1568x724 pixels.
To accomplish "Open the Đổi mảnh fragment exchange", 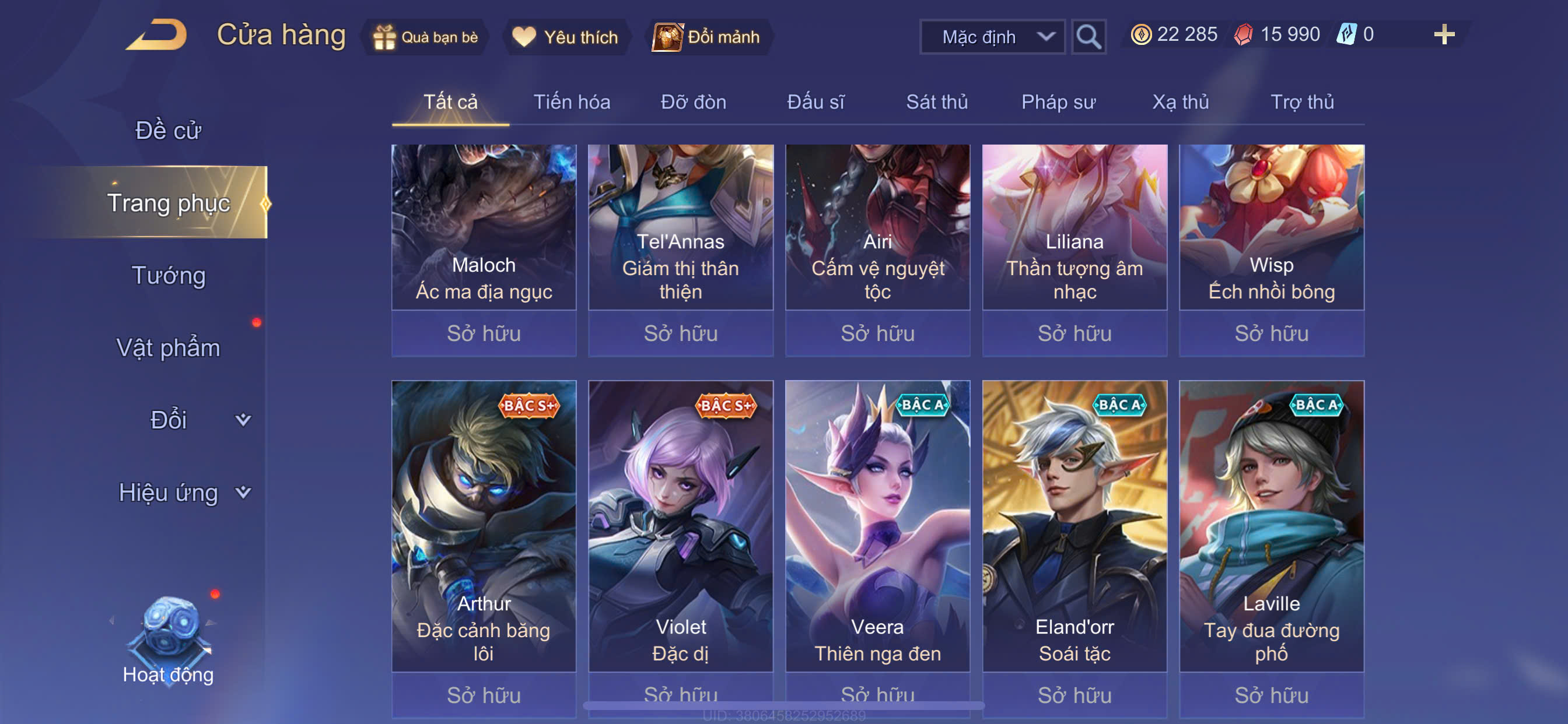I will (706, 37).
